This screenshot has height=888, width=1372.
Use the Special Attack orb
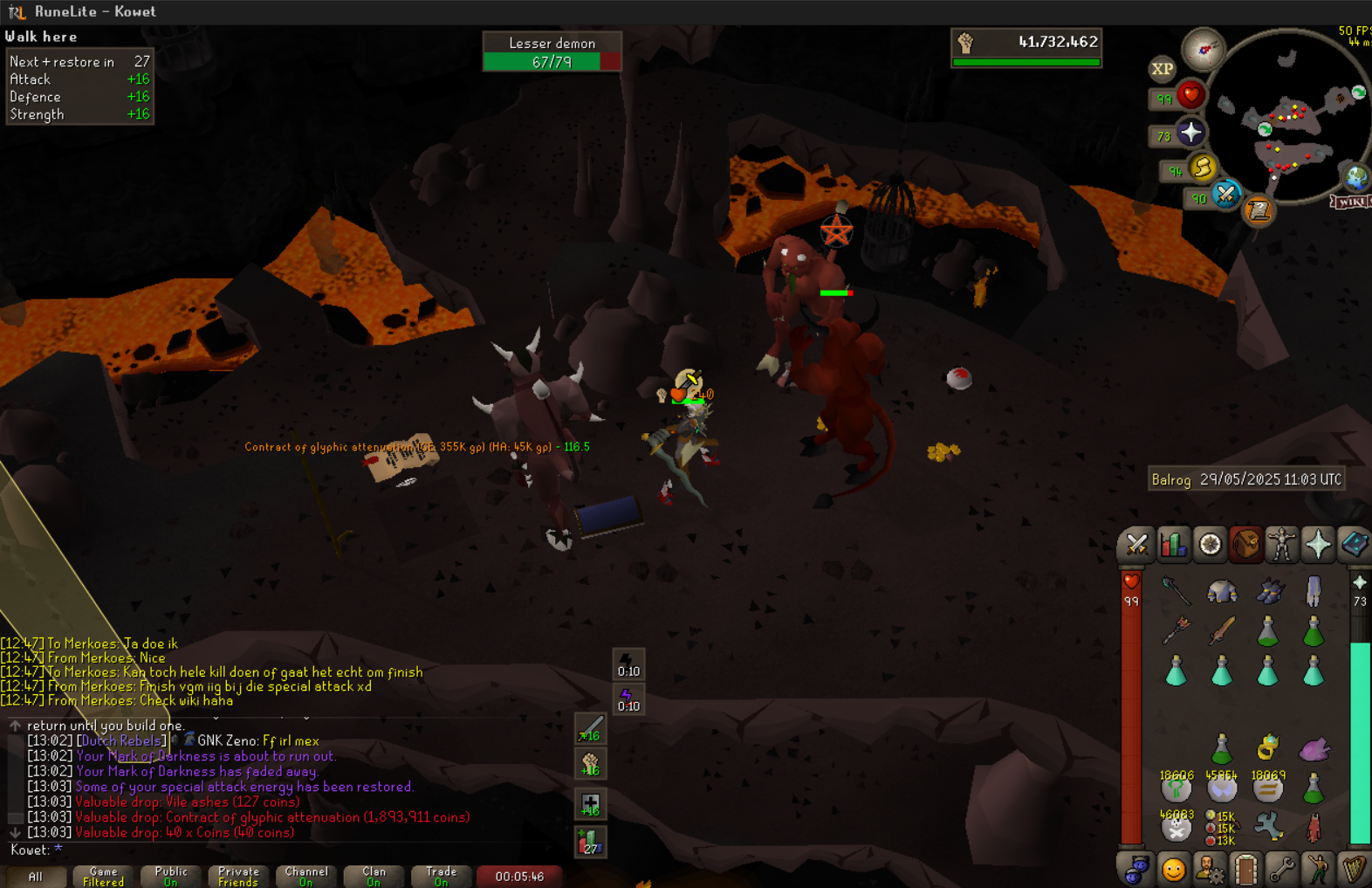tap(1226, 194)
